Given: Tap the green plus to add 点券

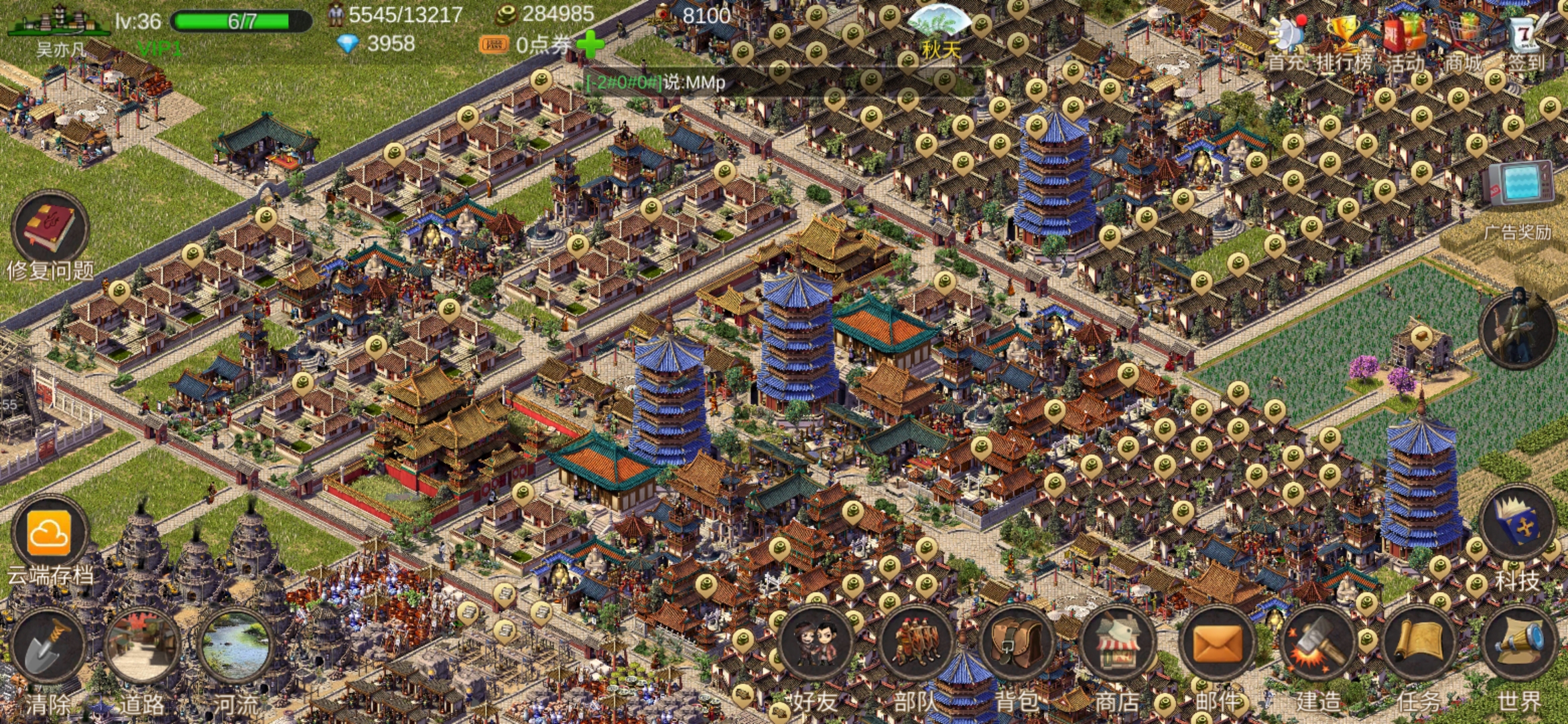Looking at the screenshot, I should pos(590,45).
